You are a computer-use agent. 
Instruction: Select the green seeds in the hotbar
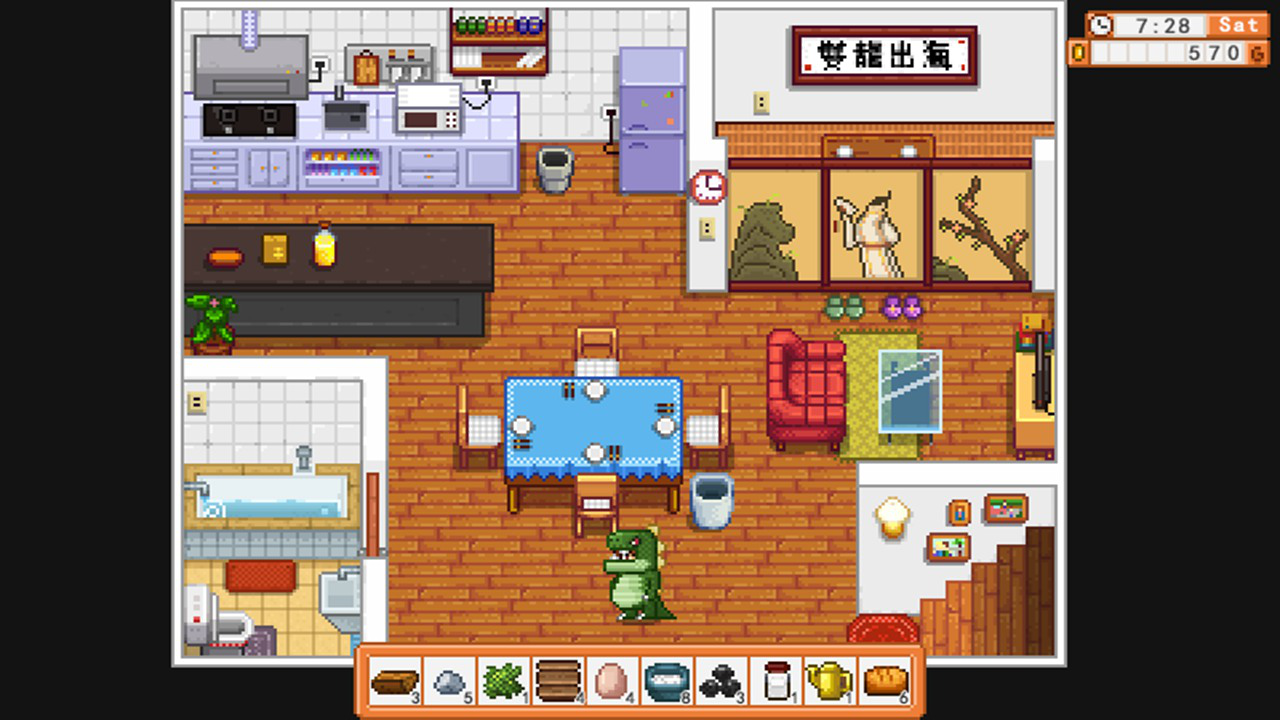tap(503, 682)
